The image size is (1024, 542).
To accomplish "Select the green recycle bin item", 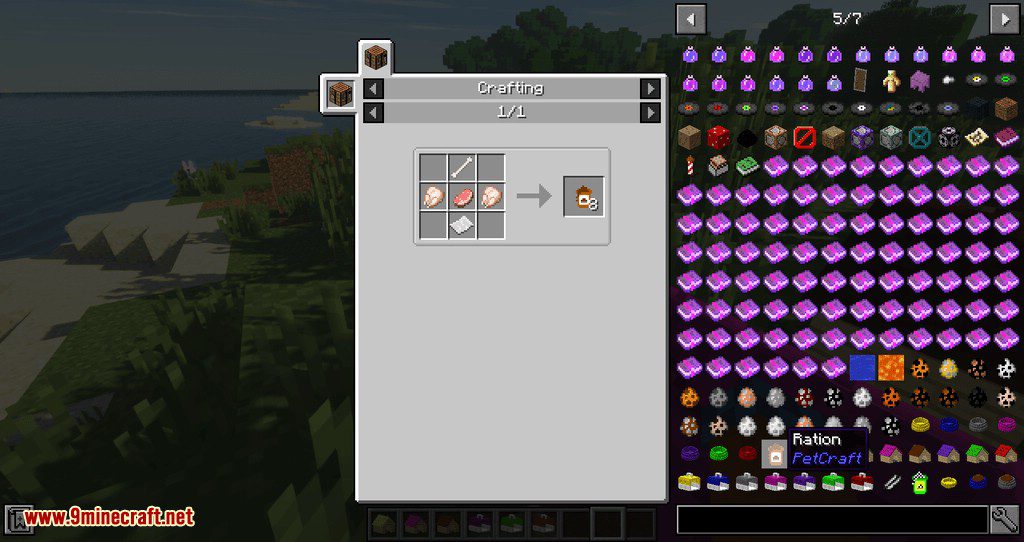I will click(919, 483).
